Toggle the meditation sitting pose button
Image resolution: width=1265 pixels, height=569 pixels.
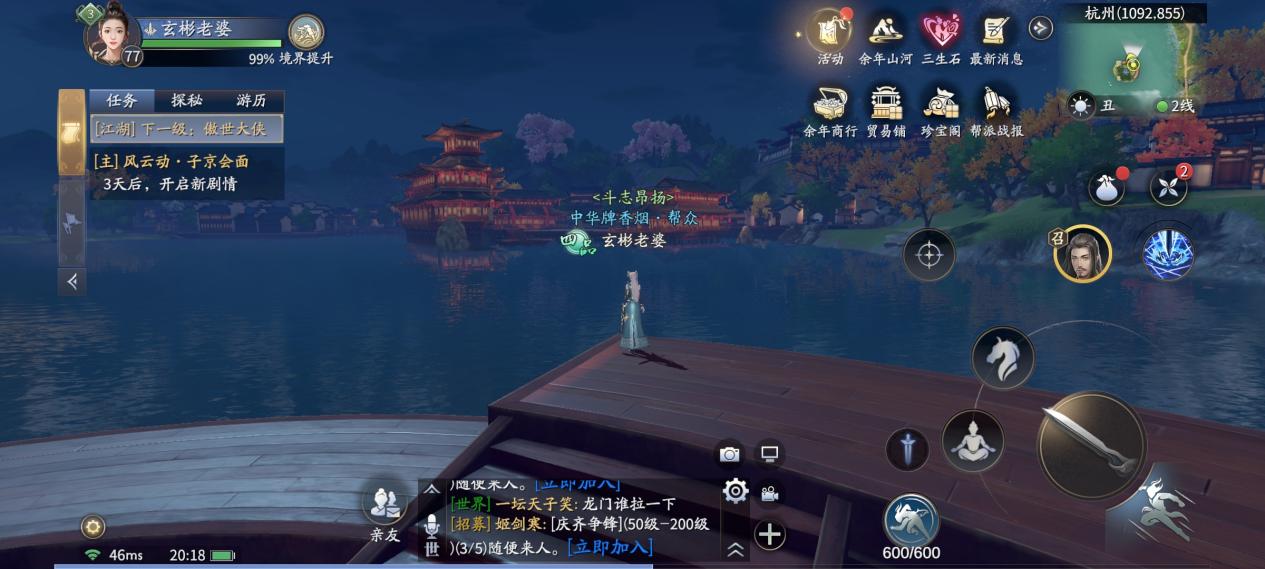click(x=972, y=441)
